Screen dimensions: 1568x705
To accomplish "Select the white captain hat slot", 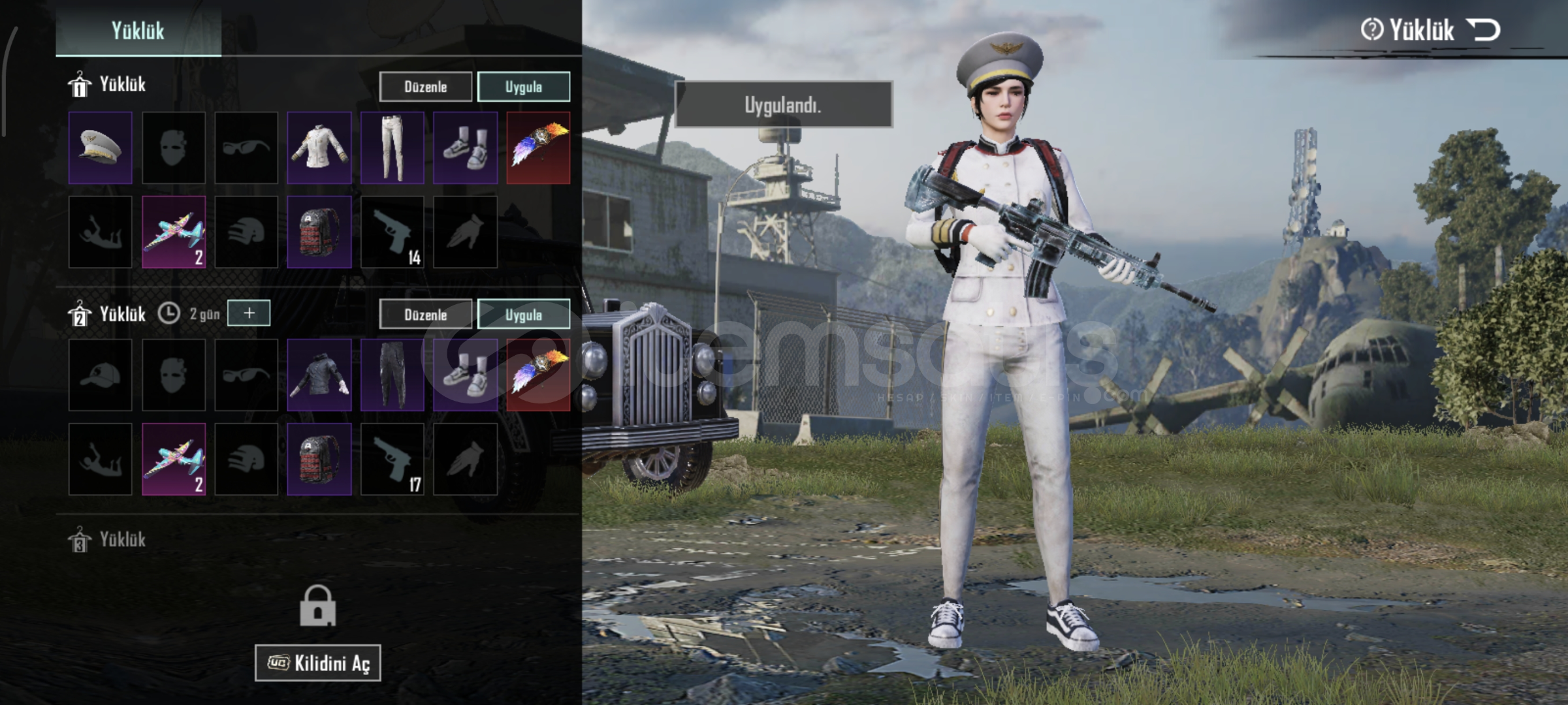I will [x=101, y=148].
